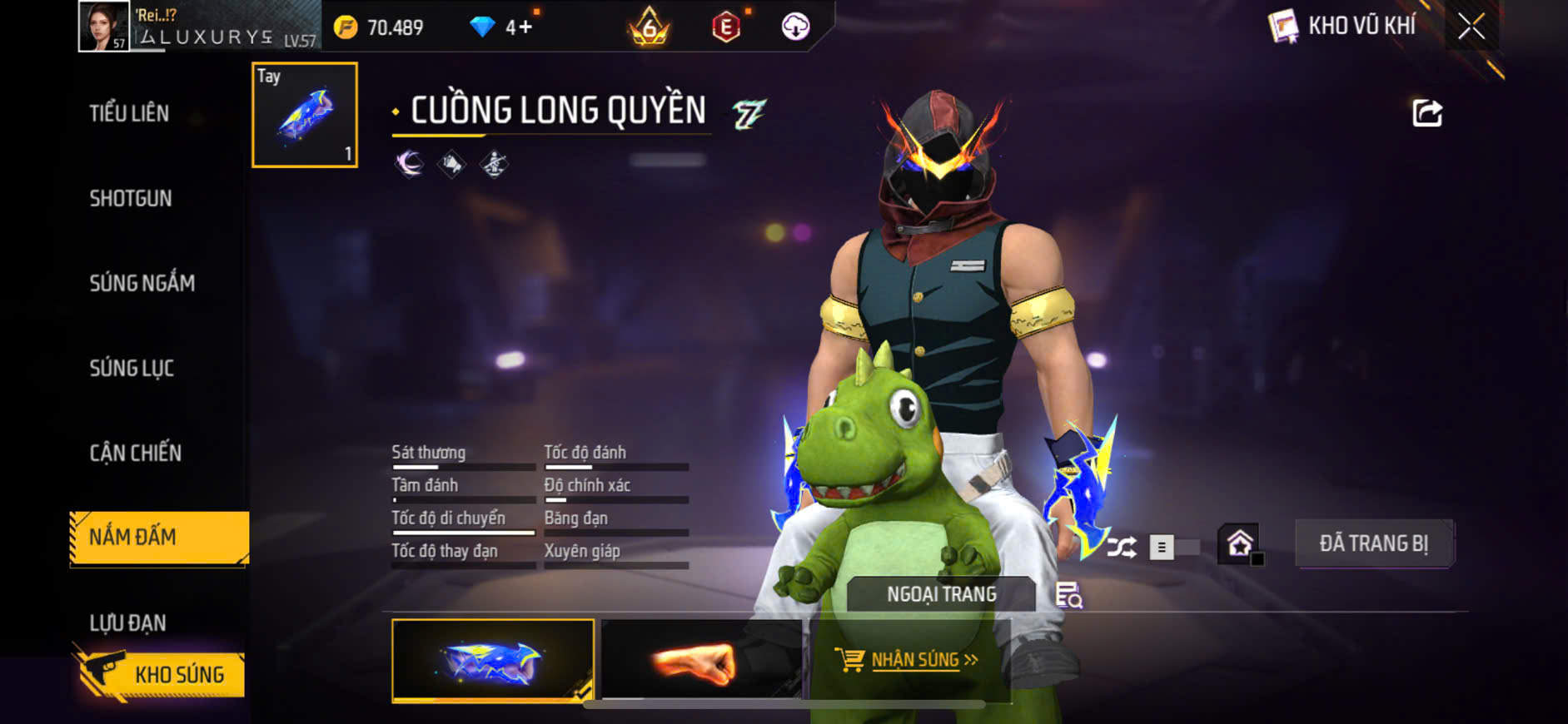The image size is (1568, 724).
Task: Open the player profile avatar
Action: click(103, 27)
